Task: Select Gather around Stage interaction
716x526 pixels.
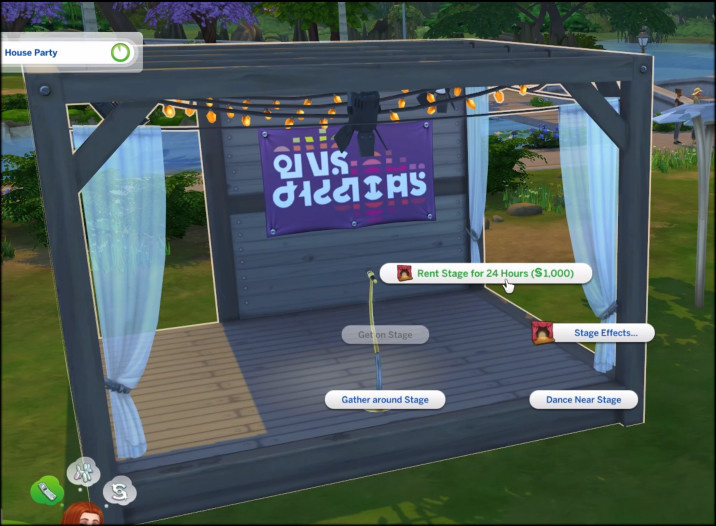Action: tap(385, 399)
